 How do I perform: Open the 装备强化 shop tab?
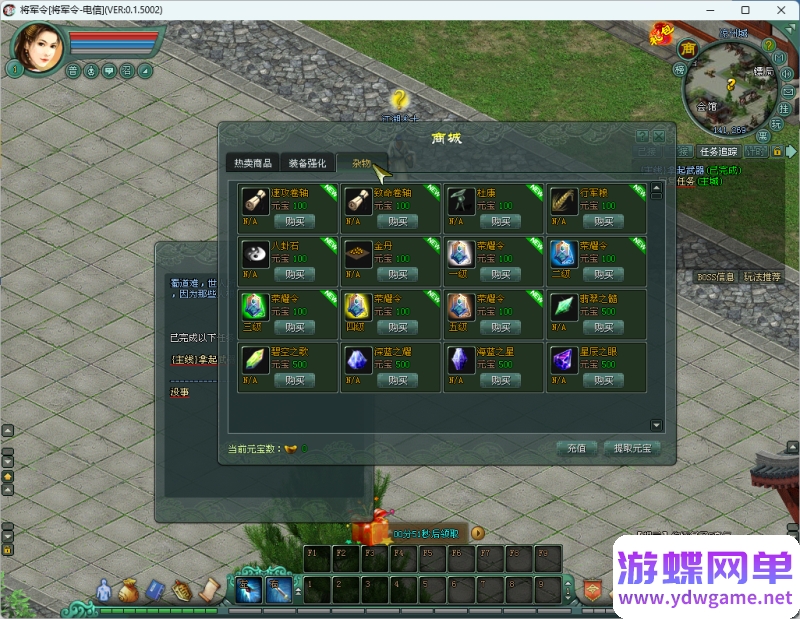coord(307,163)
